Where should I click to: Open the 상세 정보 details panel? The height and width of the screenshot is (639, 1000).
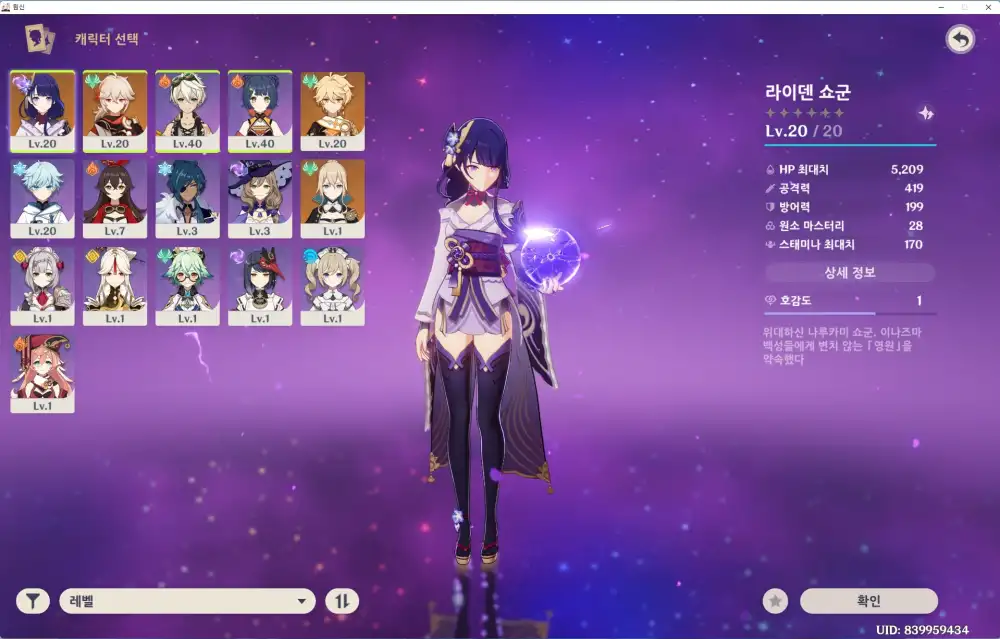tap(850, 272)
